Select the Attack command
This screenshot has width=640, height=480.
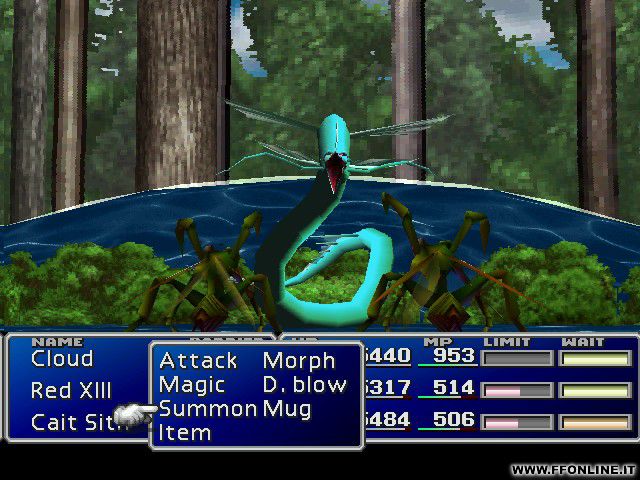click(198, 361)
